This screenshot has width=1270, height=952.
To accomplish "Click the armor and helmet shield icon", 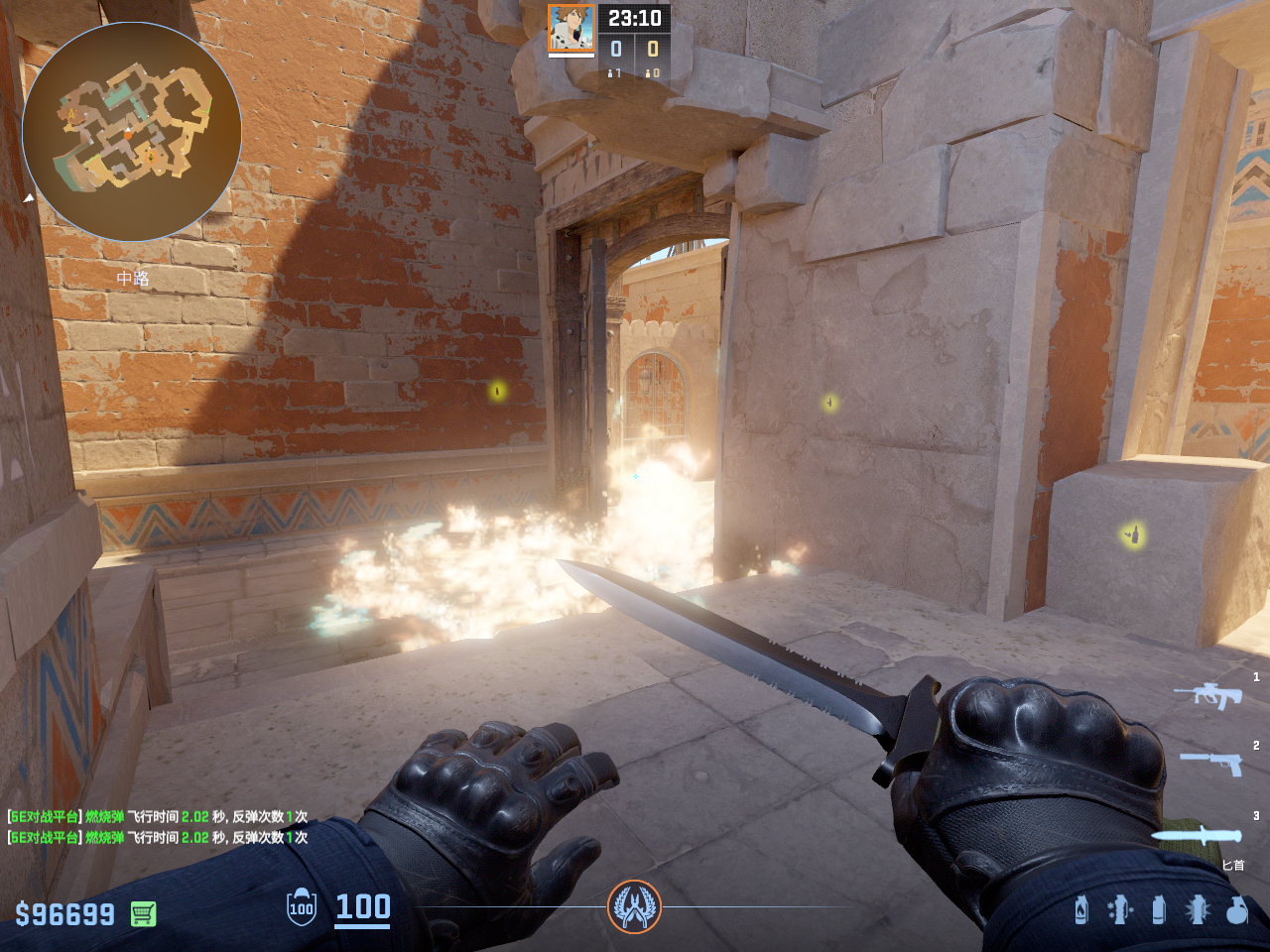I will tap(302, 907).
